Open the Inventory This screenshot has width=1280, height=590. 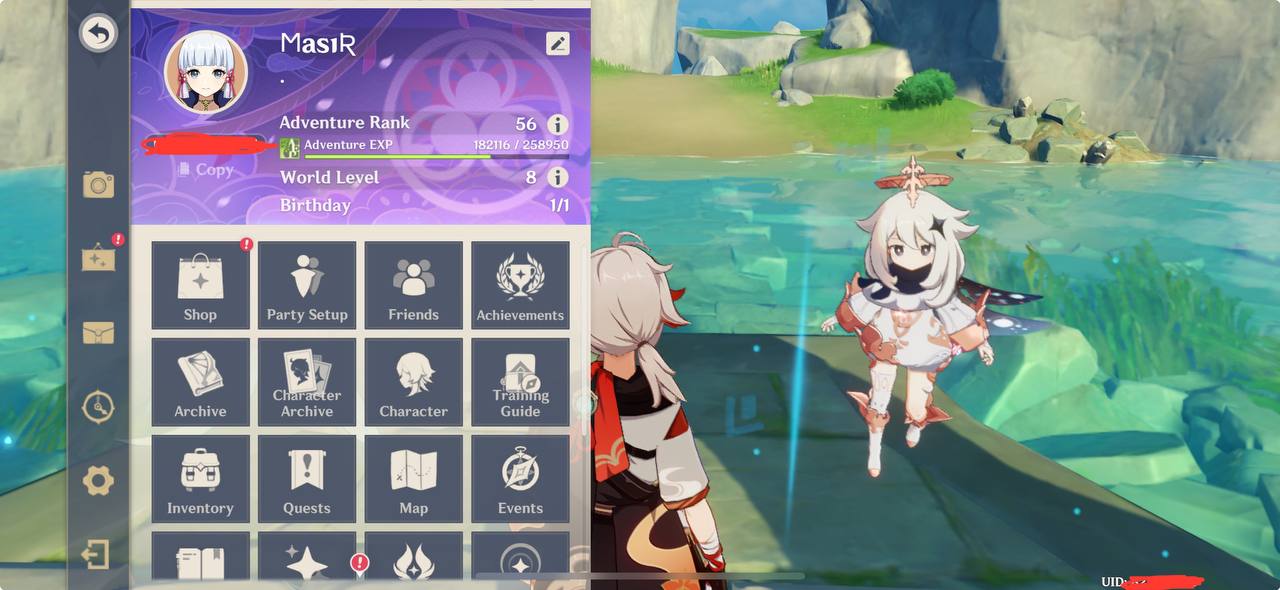pyautogui.click(x=200, y=478)
